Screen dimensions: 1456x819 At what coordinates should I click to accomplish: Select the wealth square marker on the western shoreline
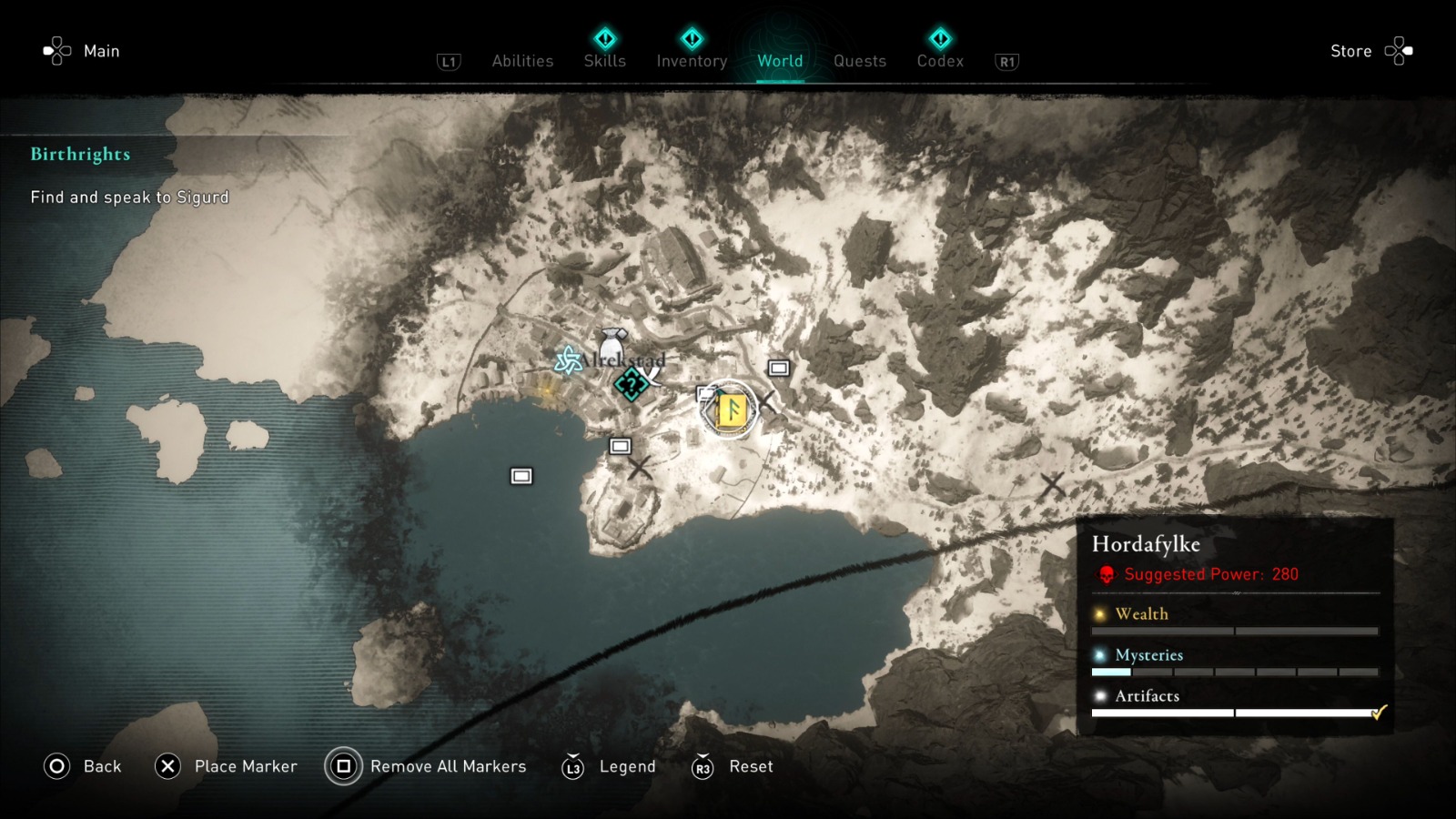coord(521,474)
